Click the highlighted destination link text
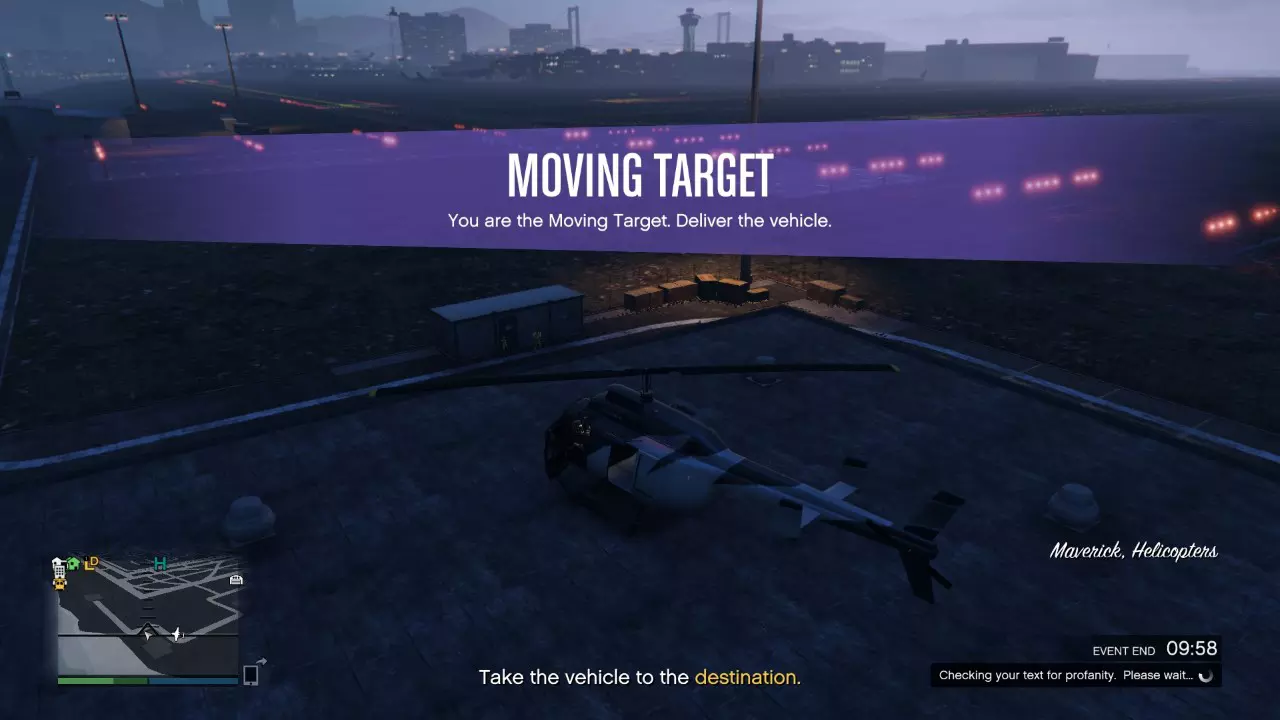 pos(745,677)
